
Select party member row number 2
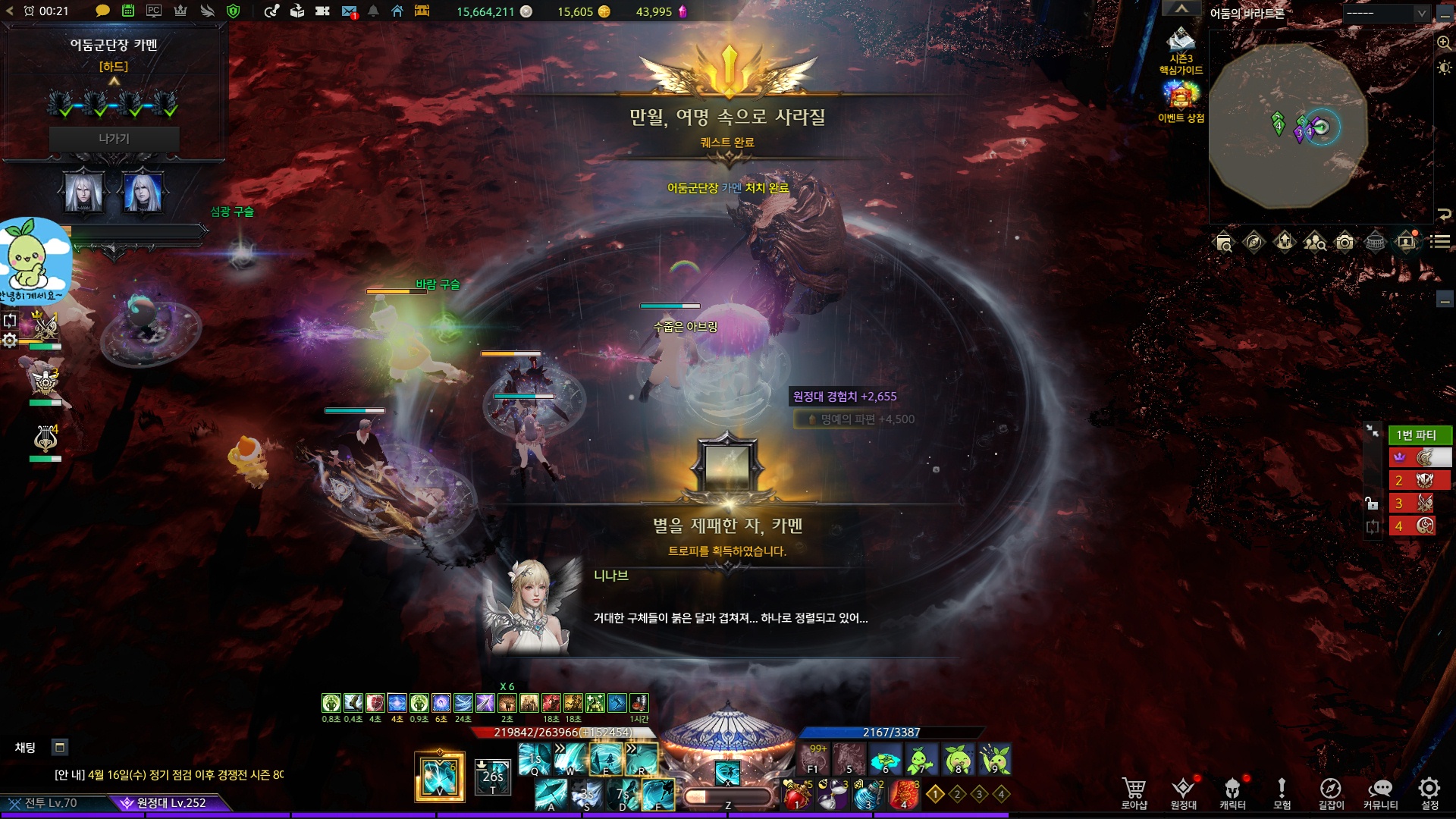1420,480
